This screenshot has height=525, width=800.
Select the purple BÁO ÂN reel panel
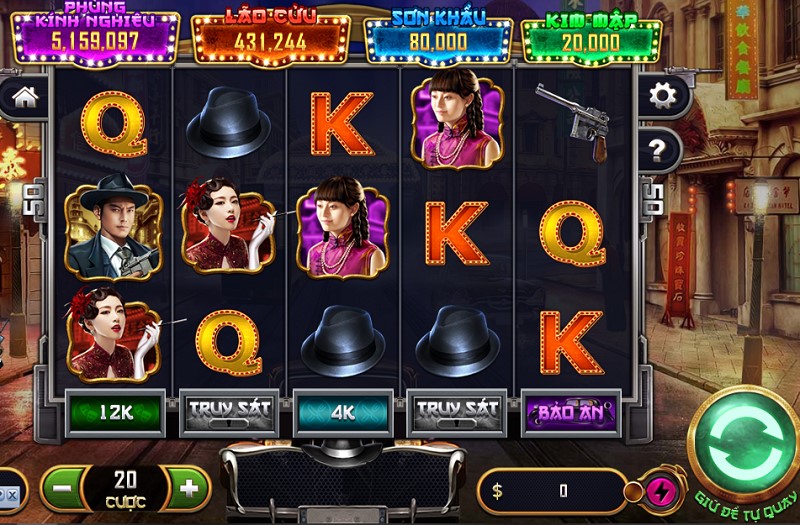tap(571, 411)
